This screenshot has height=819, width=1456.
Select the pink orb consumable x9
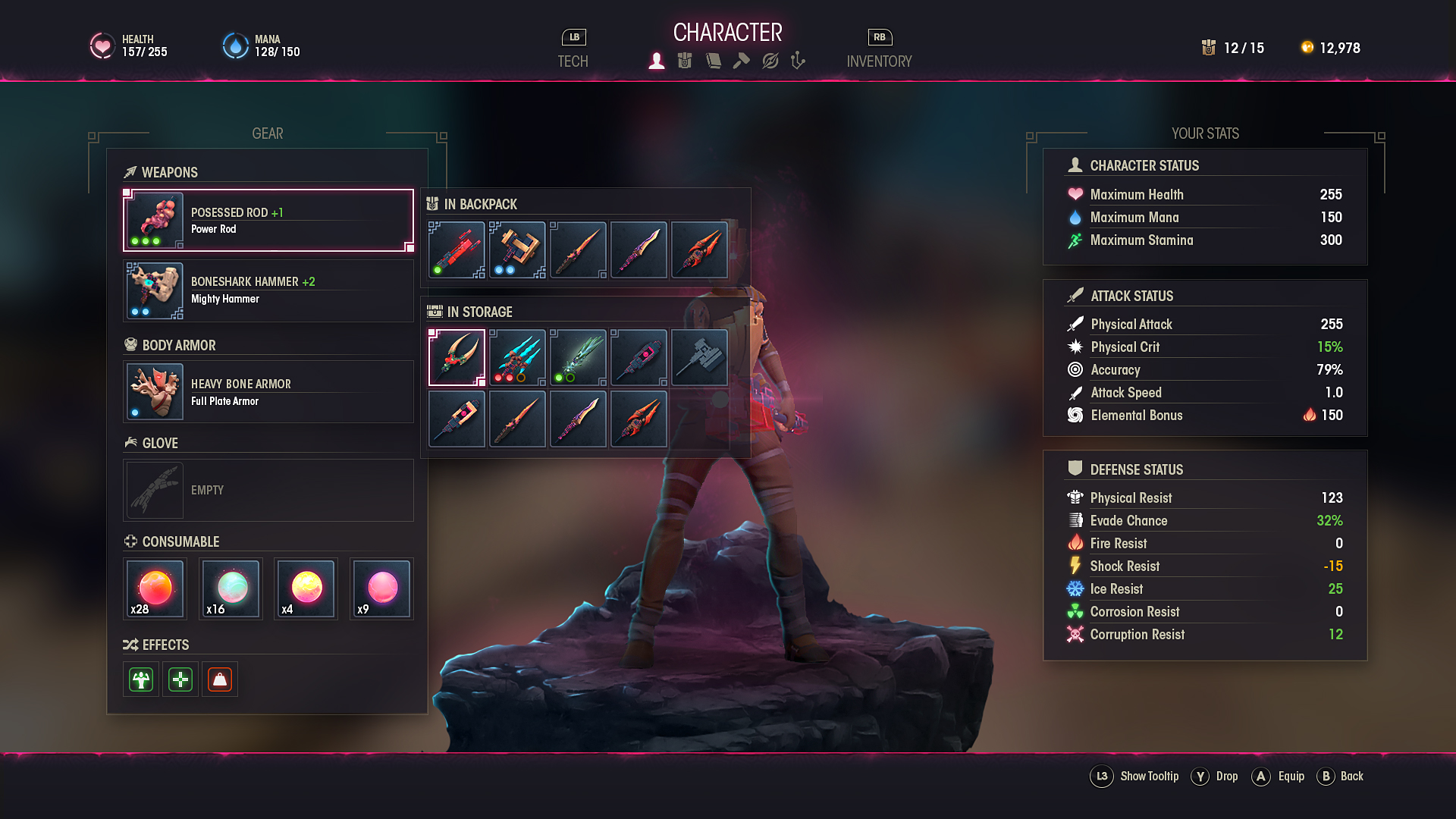point(381,589)
